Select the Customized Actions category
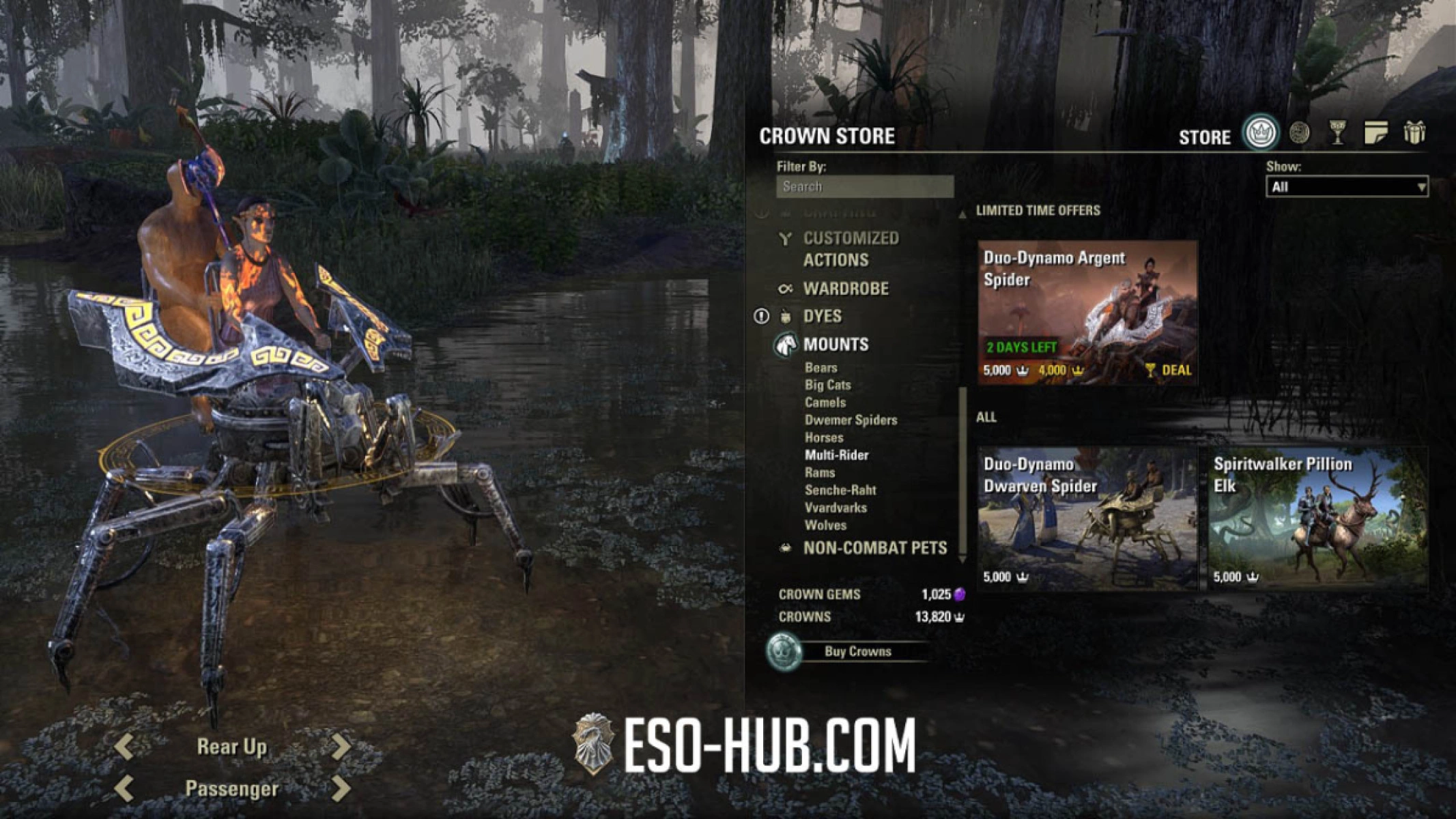This screenshot has height=819, width=1456. coord(851,248)
